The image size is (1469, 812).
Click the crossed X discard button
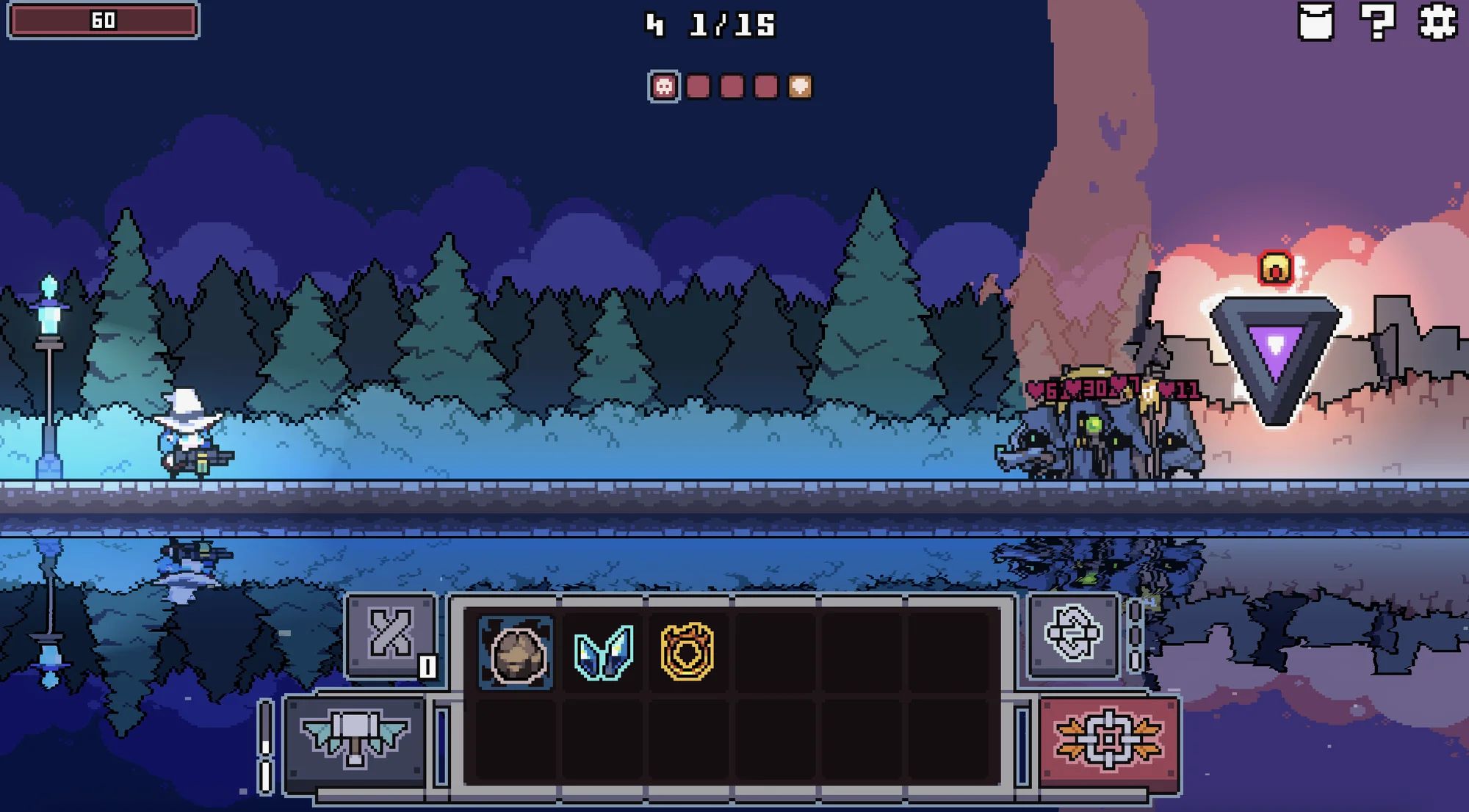[391, 634]
